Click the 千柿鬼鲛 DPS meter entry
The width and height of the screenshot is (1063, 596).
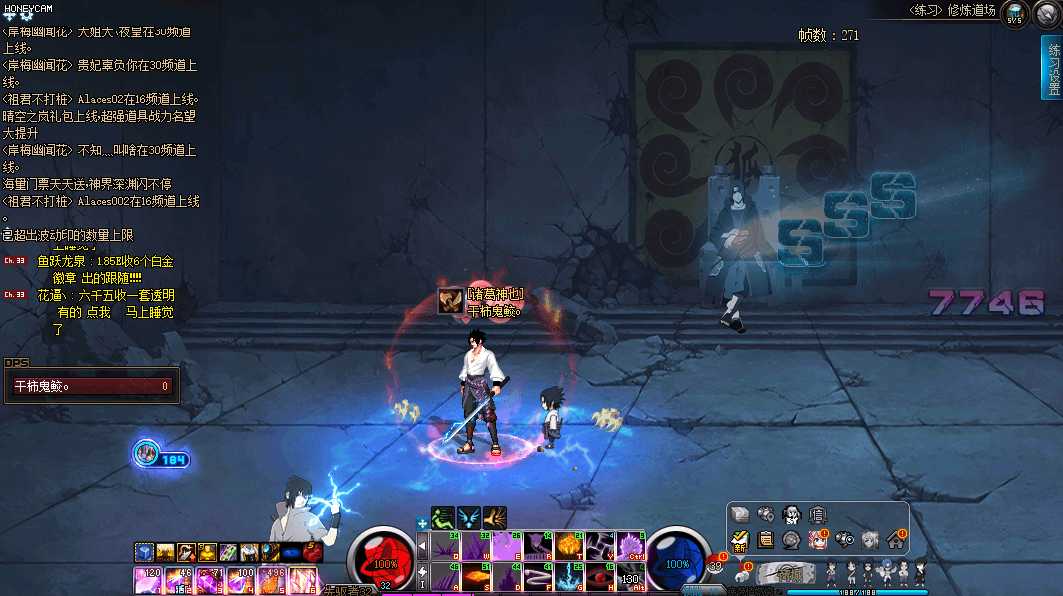click(92, 386)
